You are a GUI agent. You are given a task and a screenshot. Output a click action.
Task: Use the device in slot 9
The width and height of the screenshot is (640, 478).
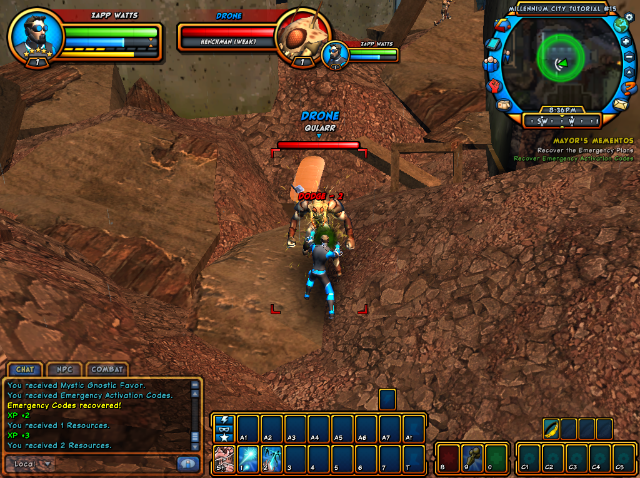(472, 460)
